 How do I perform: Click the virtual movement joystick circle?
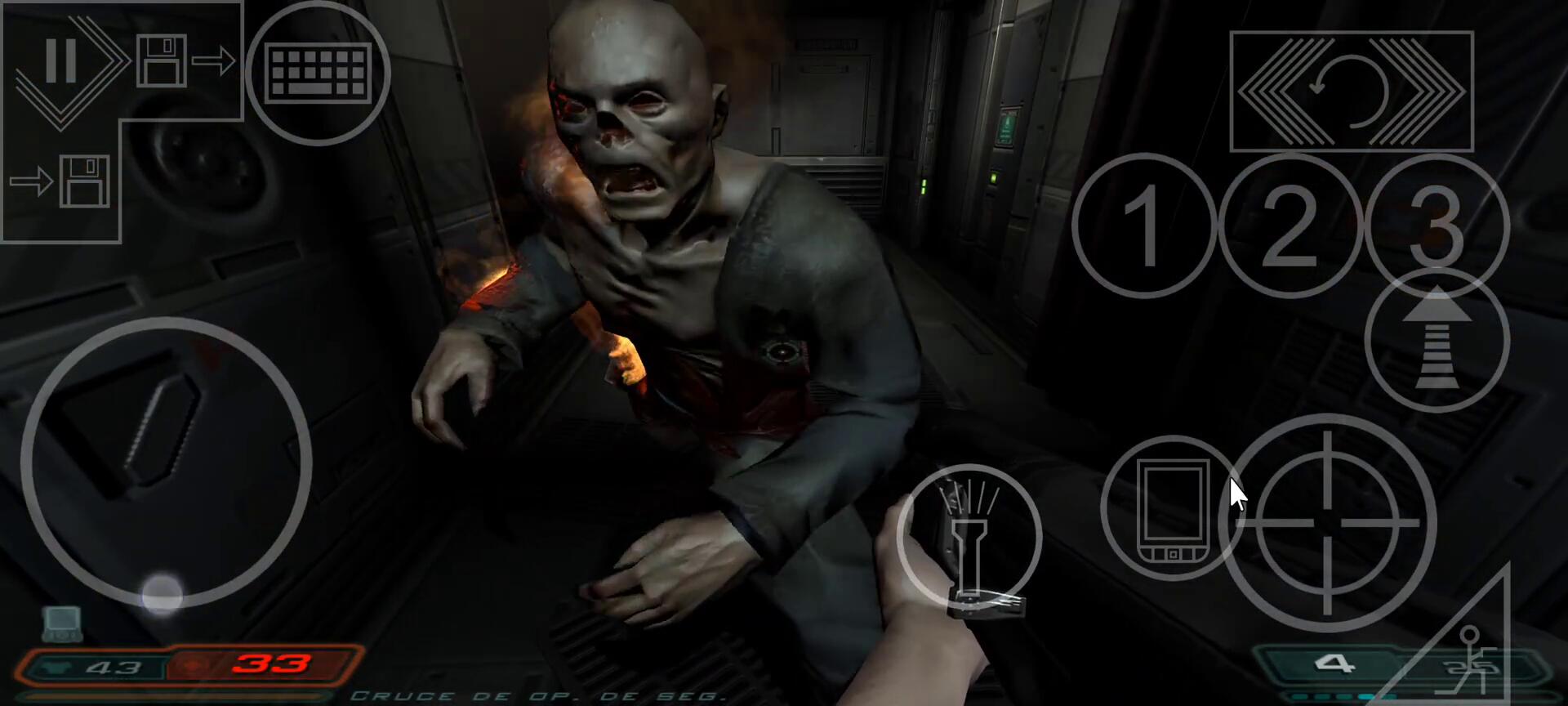167,462
